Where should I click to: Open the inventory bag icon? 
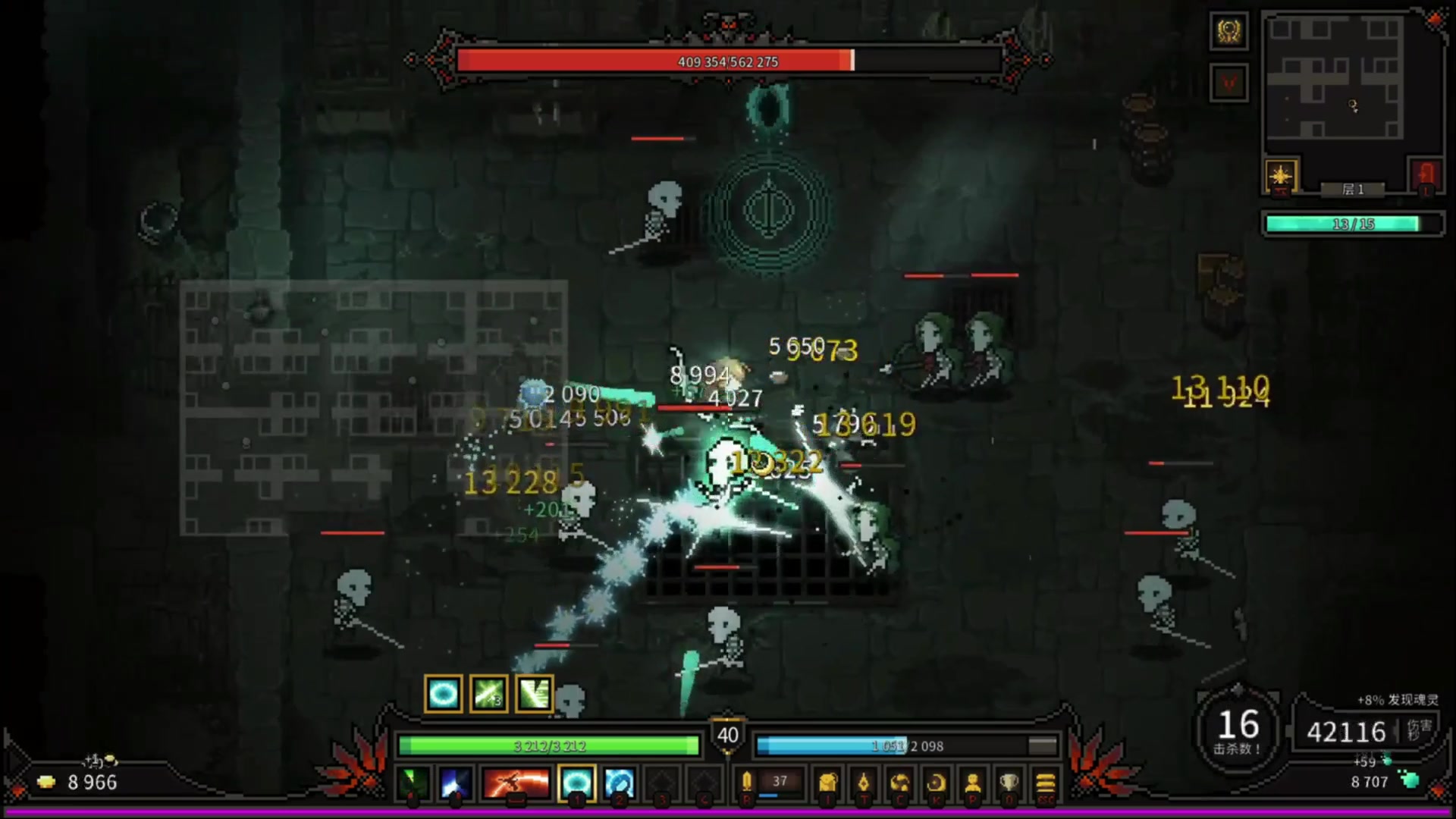point(828,783)
